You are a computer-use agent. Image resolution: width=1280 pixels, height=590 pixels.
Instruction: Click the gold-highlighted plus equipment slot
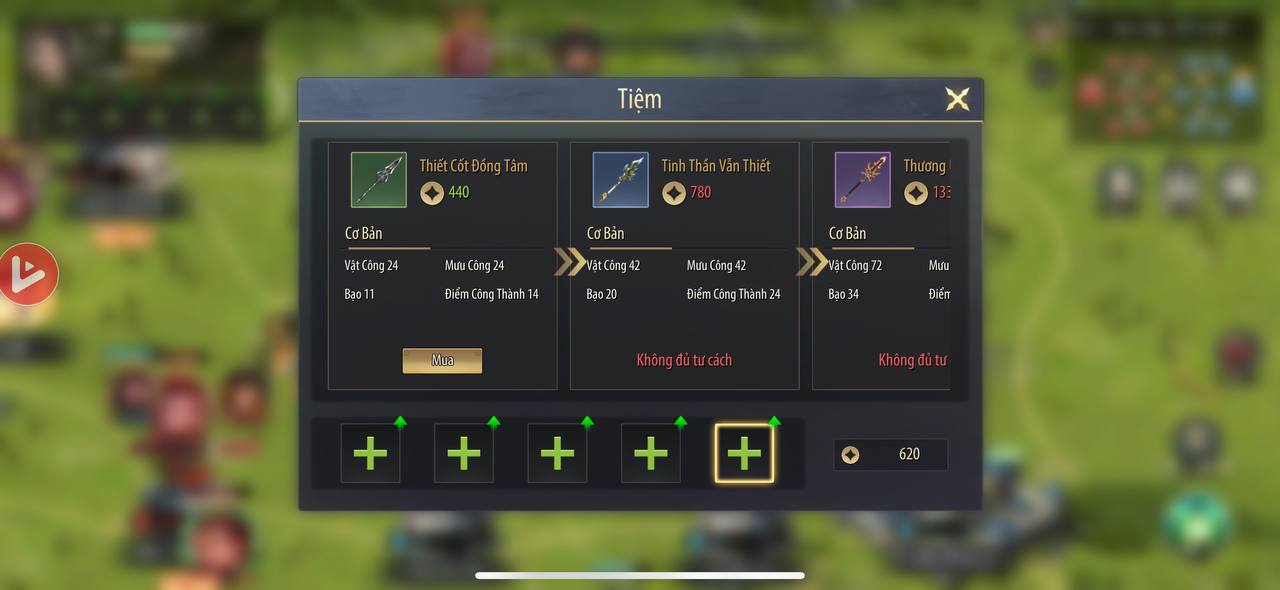point(744,453)
